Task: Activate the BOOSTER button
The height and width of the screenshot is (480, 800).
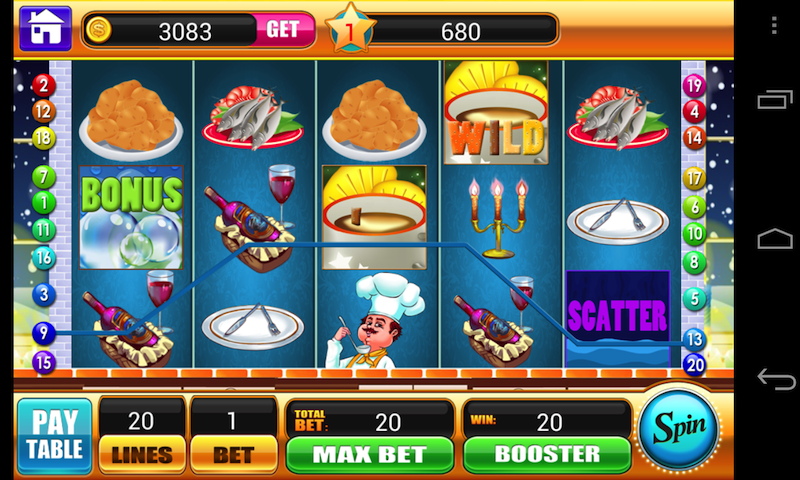Action: click(546, 453)
